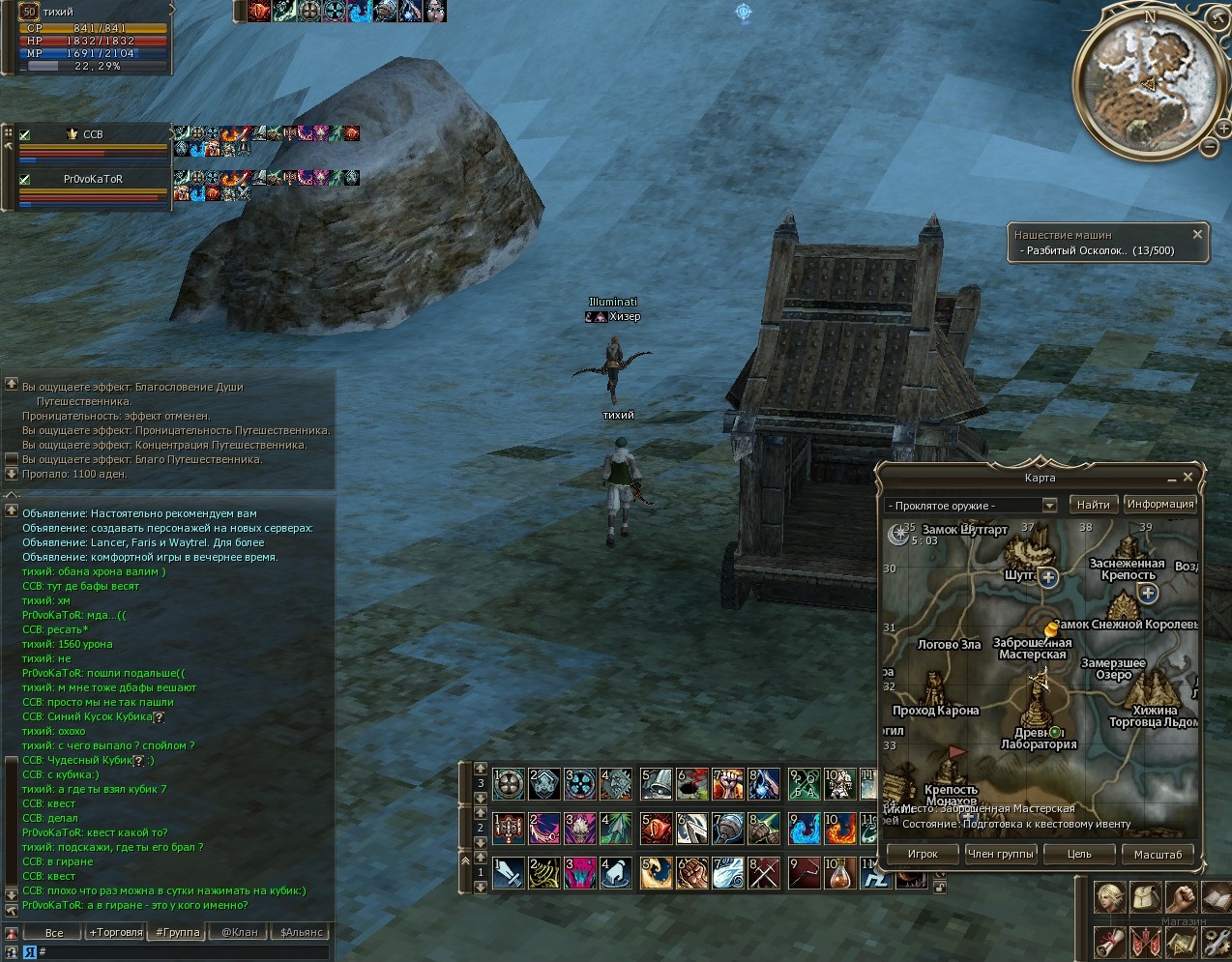Open the @Клан chat tab
This screenshot has height=962, width=1232.
pyautogui.click(x=240, y=933)
